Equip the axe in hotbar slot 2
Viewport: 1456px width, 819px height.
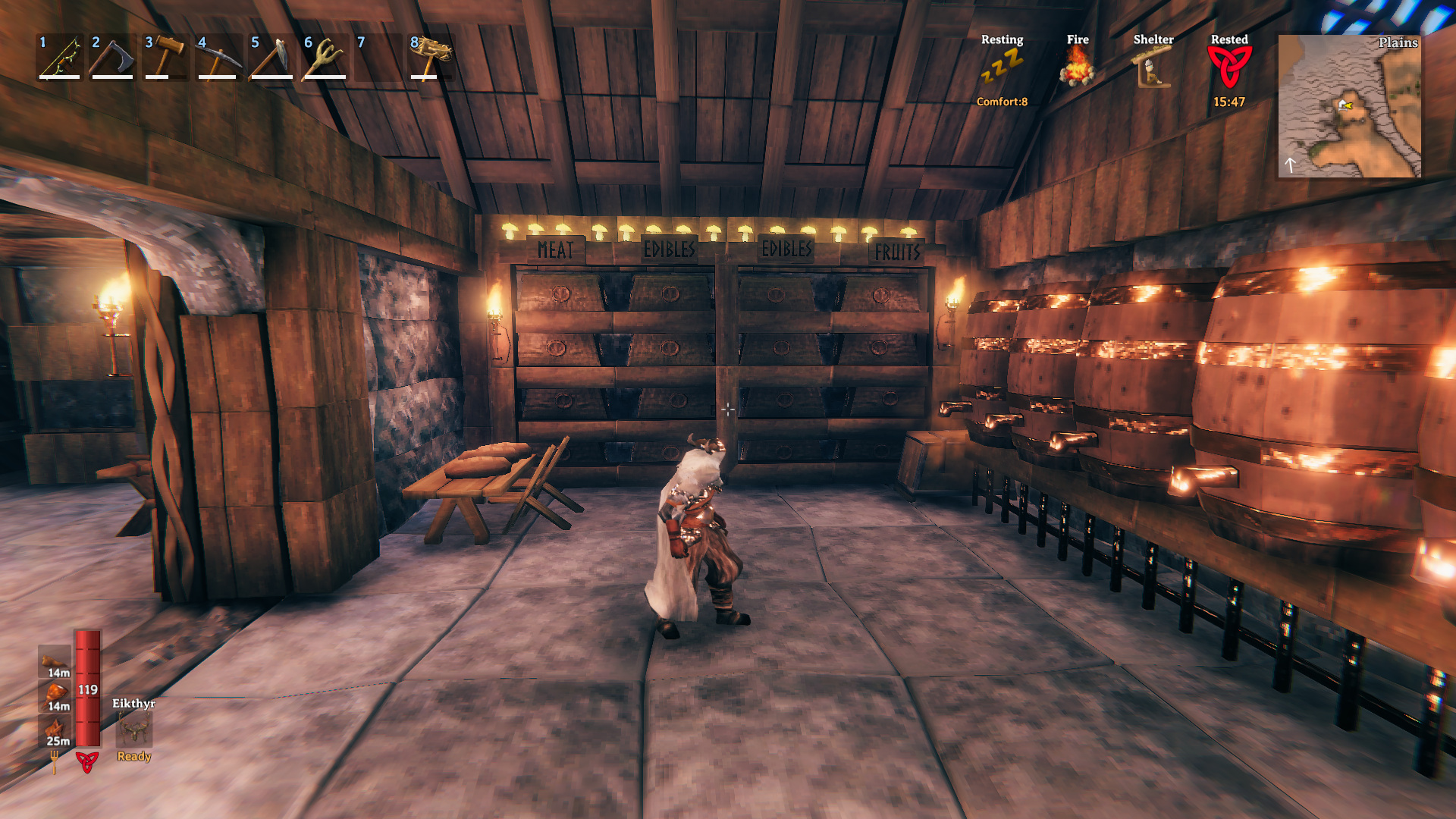click(x=112, y=58)
